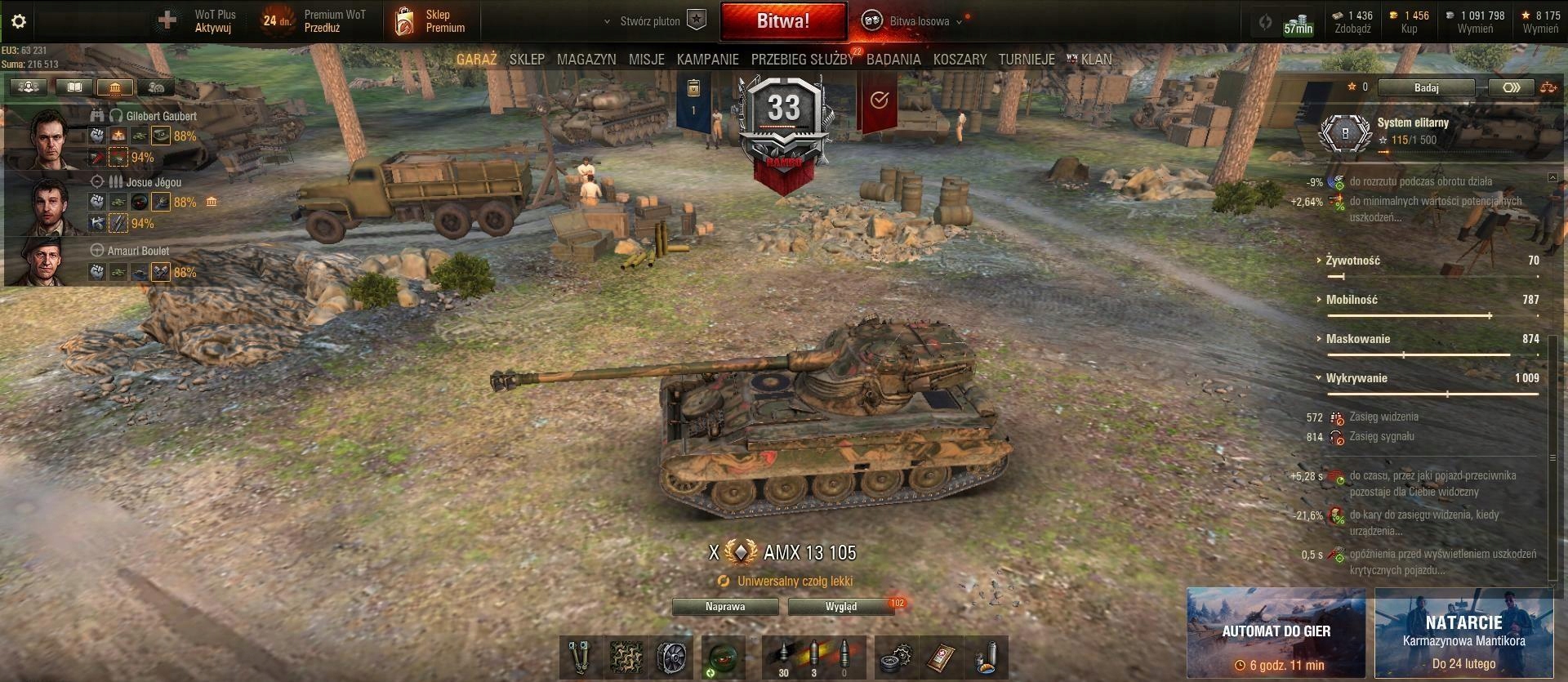Start the fight with the Bitwa! button

(782, 21)
